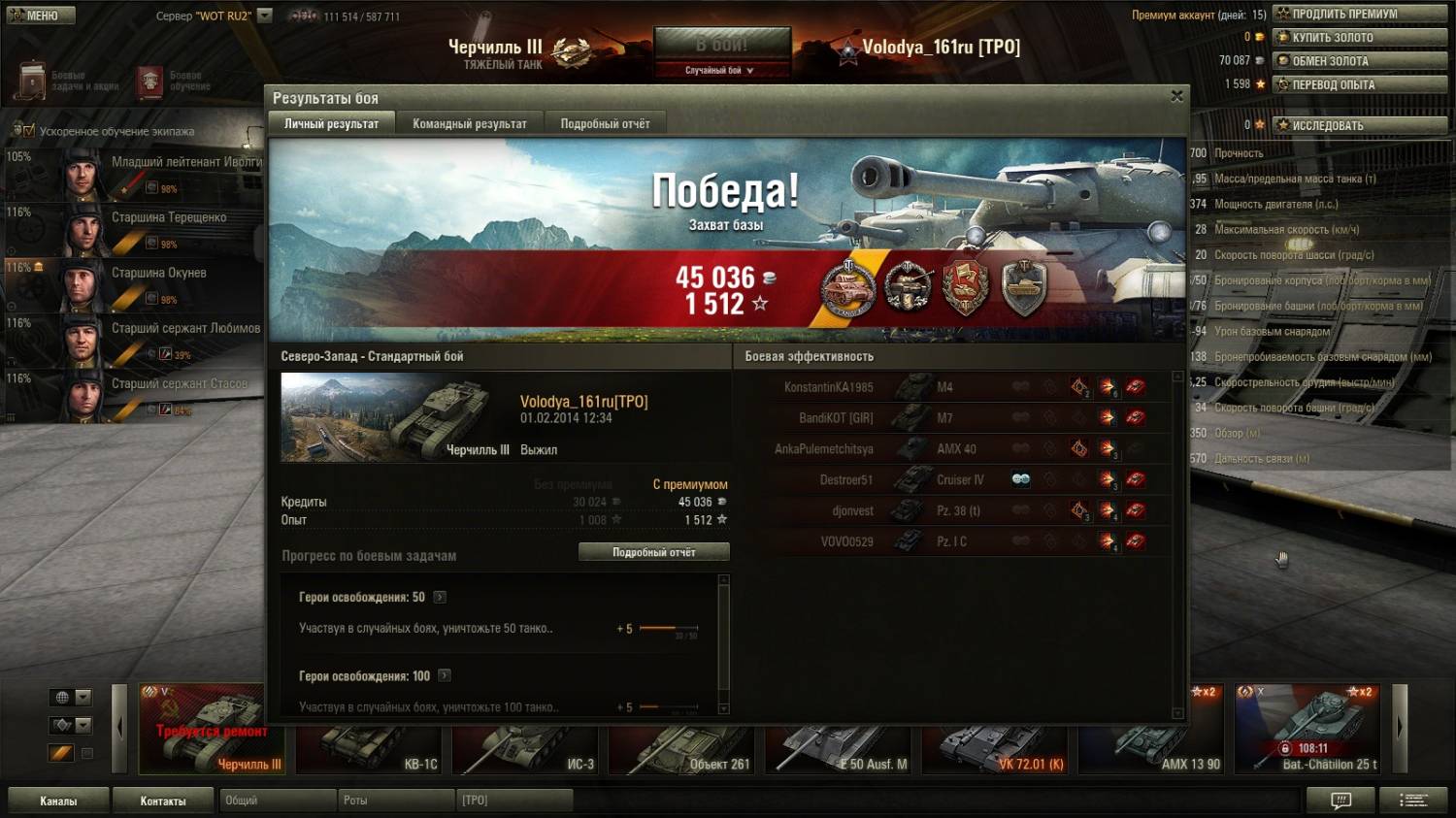
Task: Open the Подробный отчёт tab
Action: point(605,124)
